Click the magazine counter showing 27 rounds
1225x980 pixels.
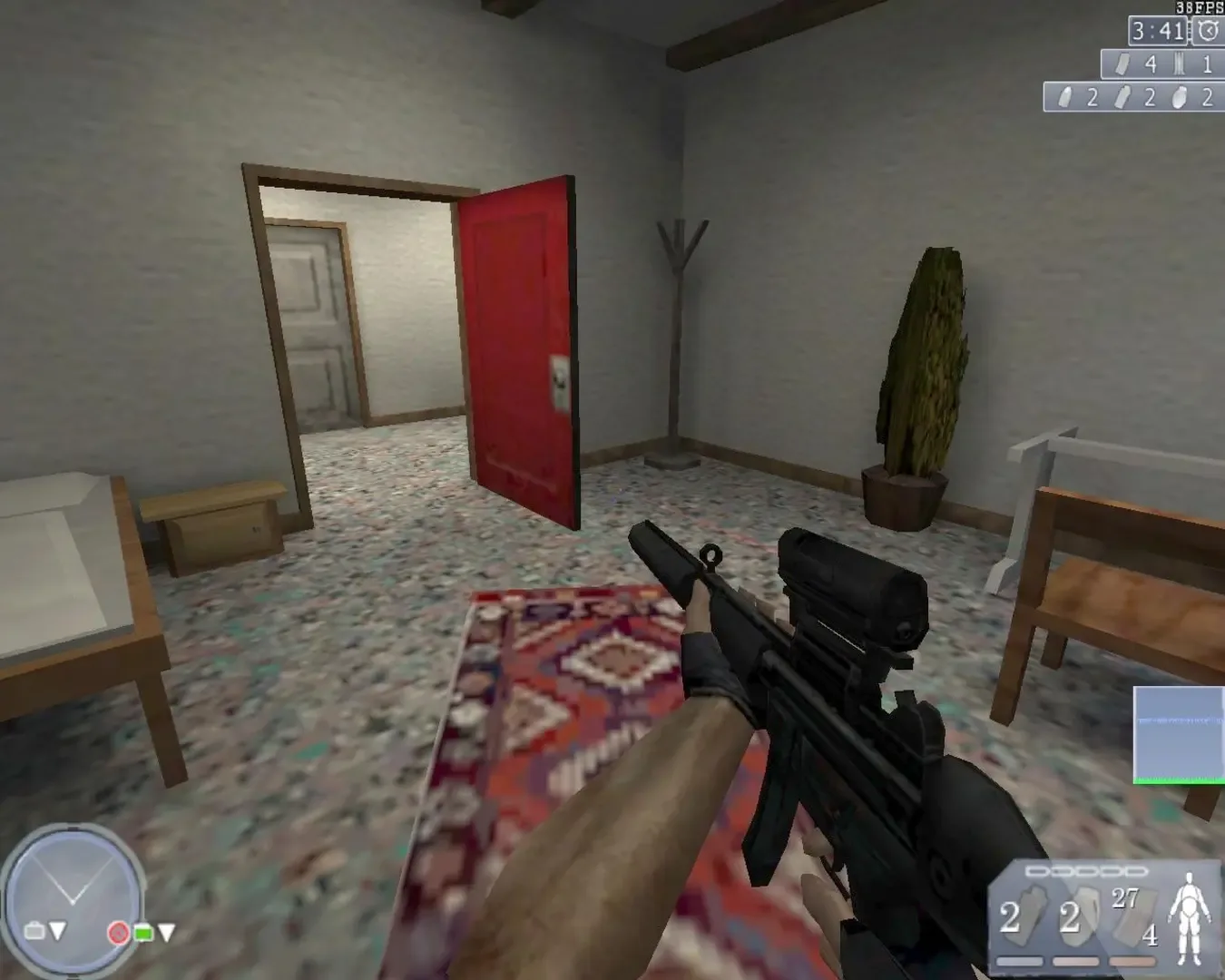(1123, 898)
